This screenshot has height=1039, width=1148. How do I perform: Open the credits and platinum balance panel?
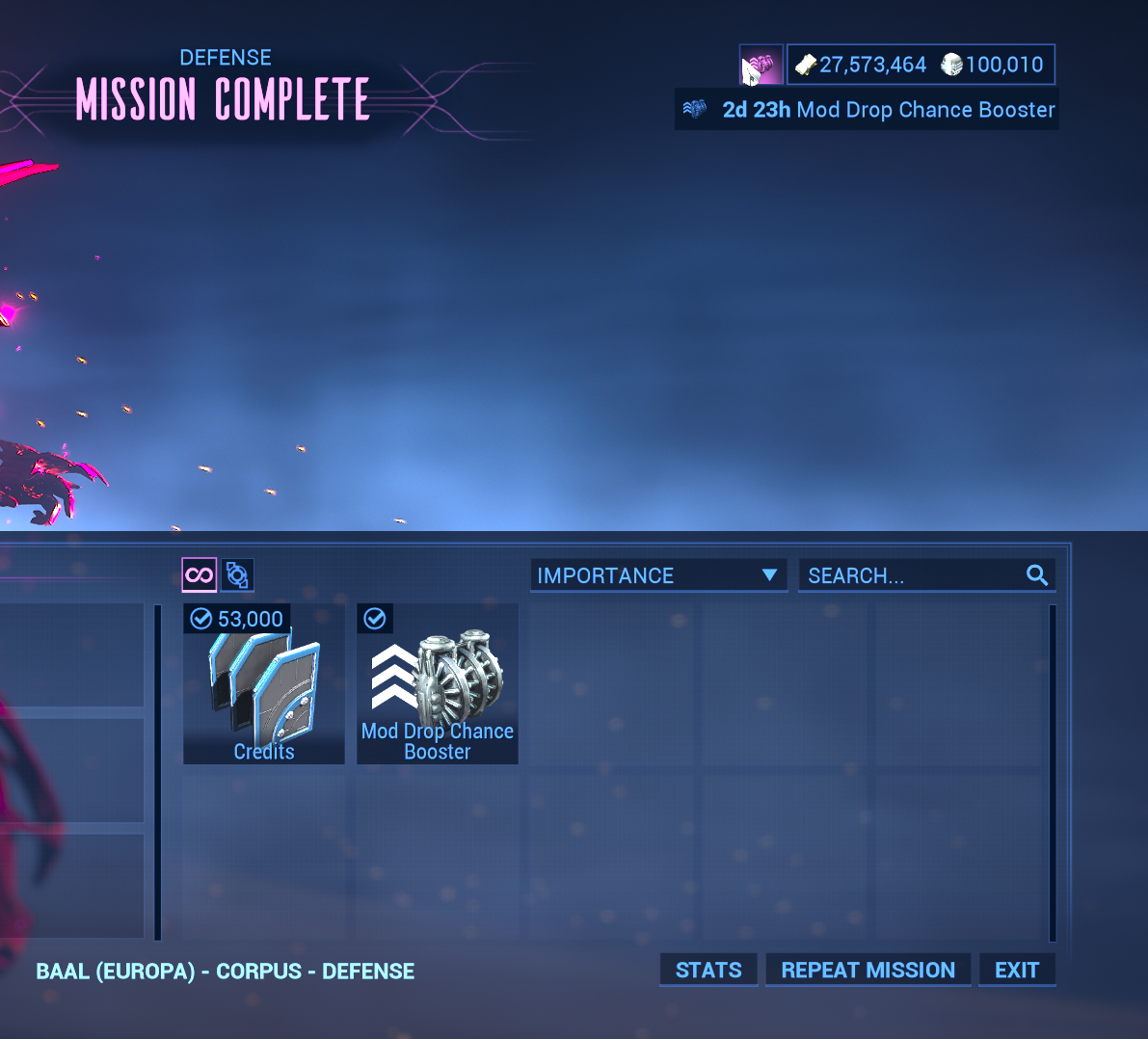[921, 65]
